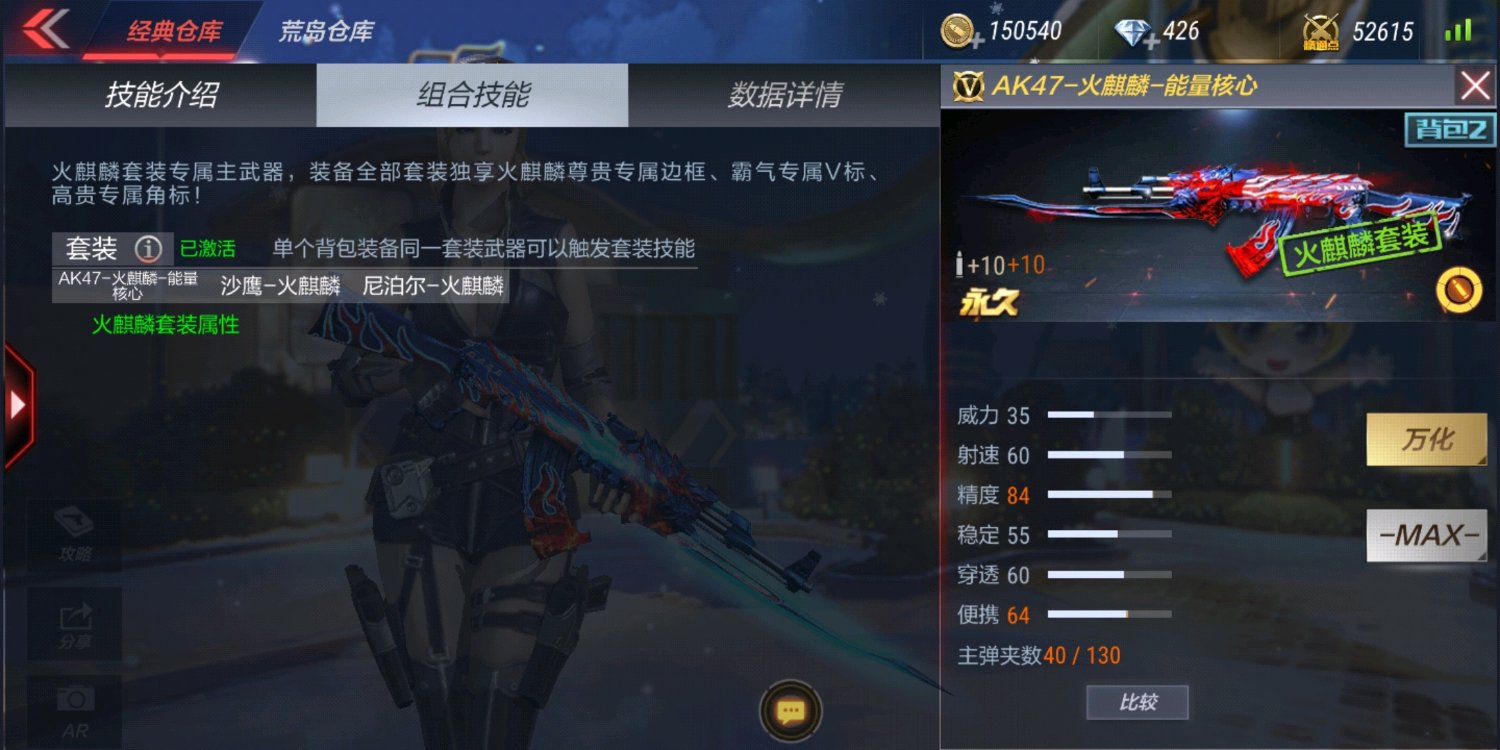Switch to the 组合技能 tab
1500x750 pixels.
(472, 95)
